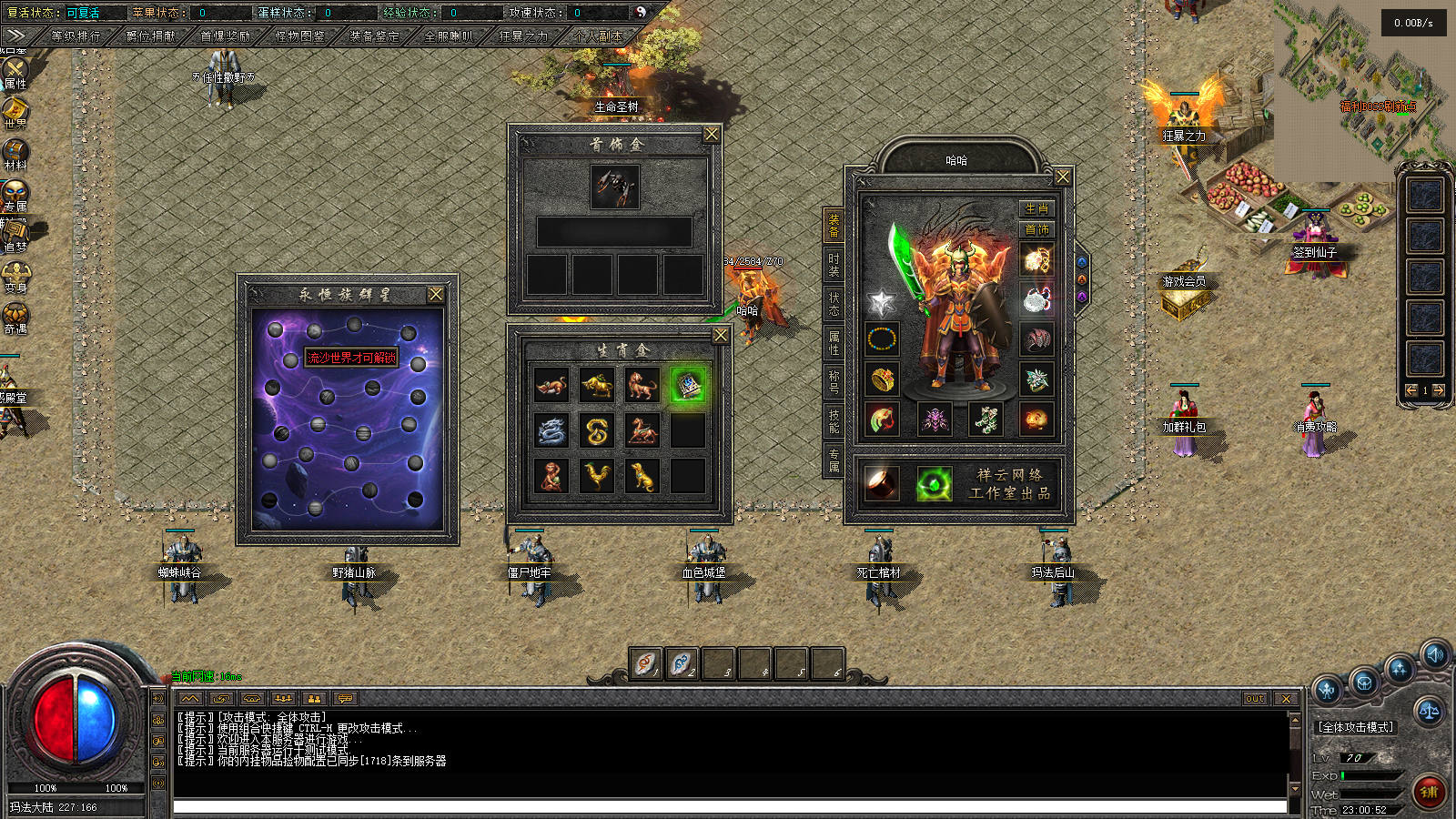Image resolution: width=1456 pixels, height=819 pixels.
Task: Select the dragon zodiac slot
Action: point(551,430)
